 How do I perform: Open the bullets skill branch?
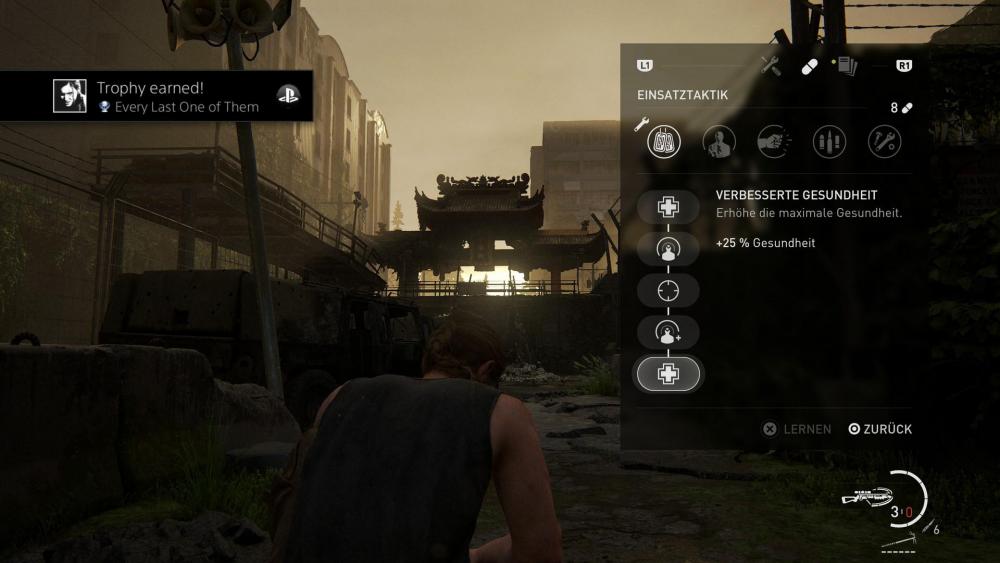[x=829, y=142]
